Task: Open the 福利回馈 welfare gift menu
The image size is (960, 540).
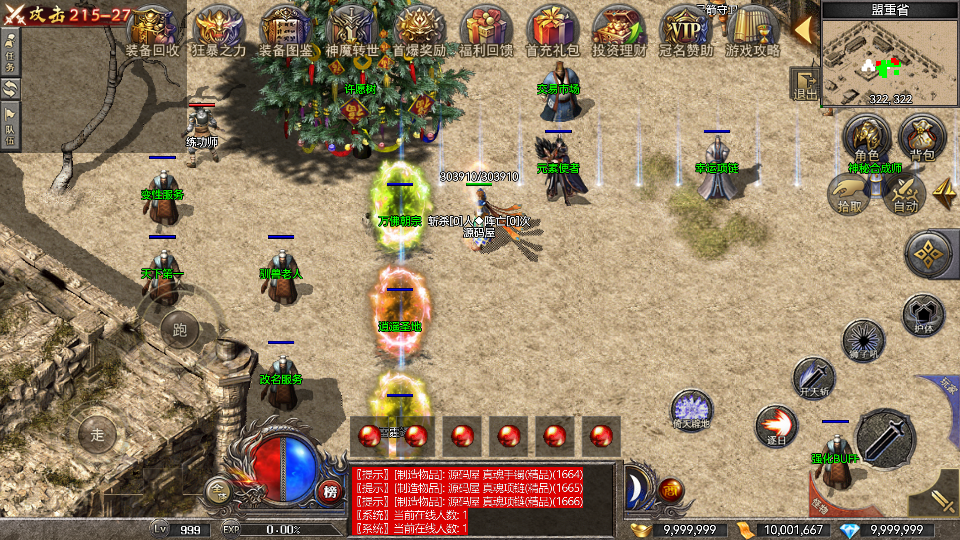Action: click(x=486, y=28)
